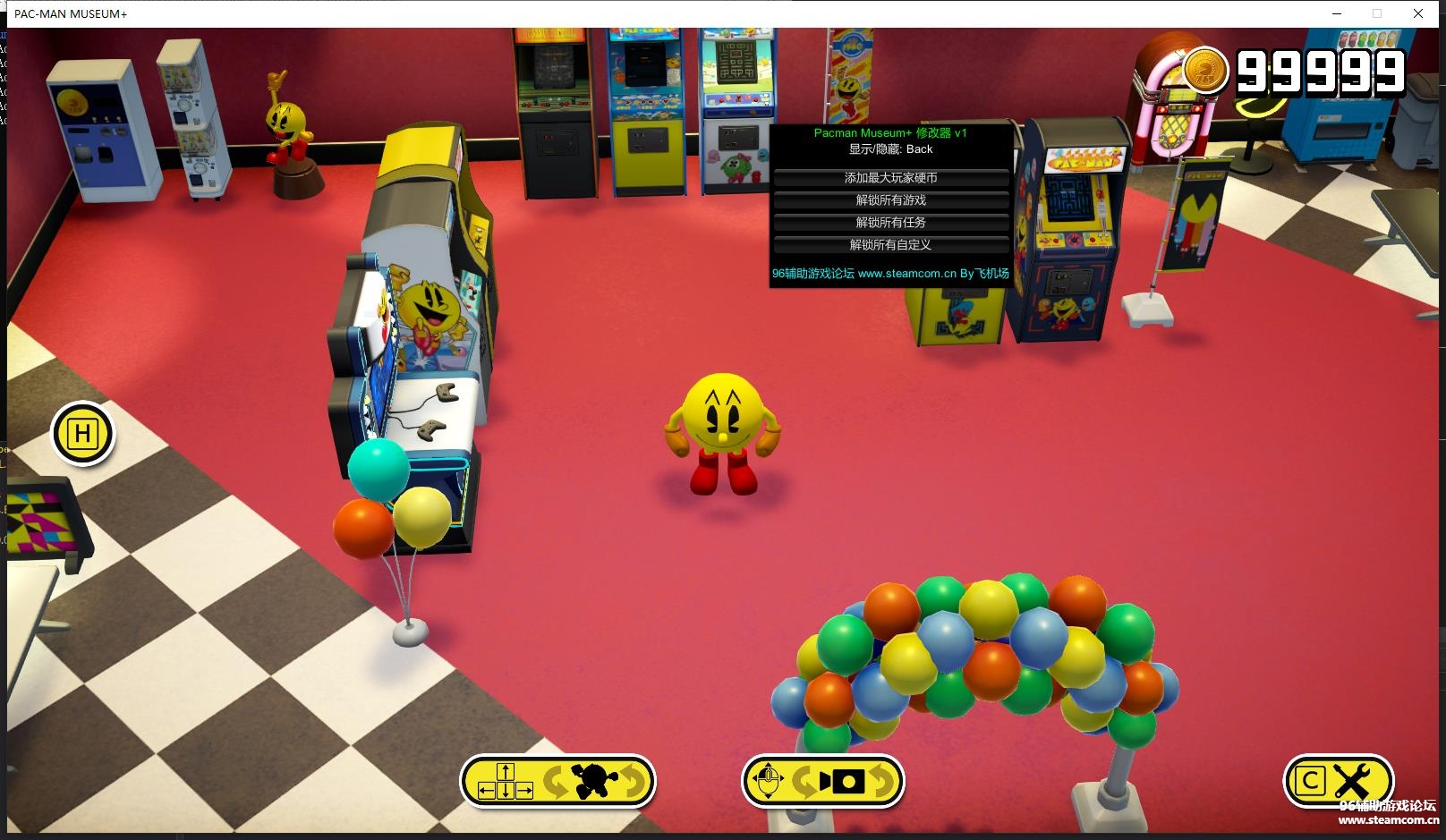This screenshot has height=840, width=1446.
Task: Choose the 解锁所有自定义 button
Action: pyautogui.click(x=890, y=245)
